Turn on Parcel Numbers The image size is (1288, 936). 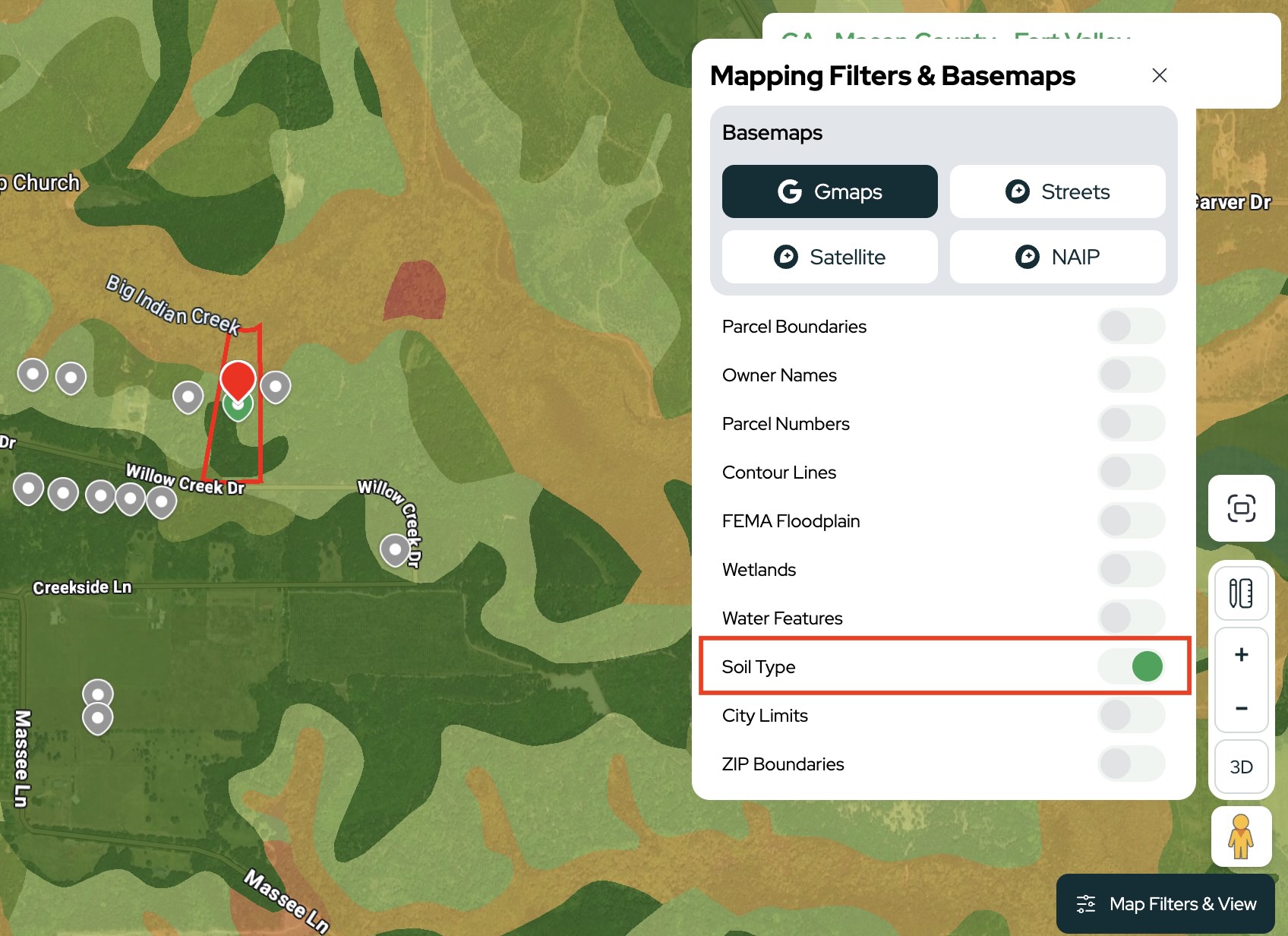coord(1130,424)
